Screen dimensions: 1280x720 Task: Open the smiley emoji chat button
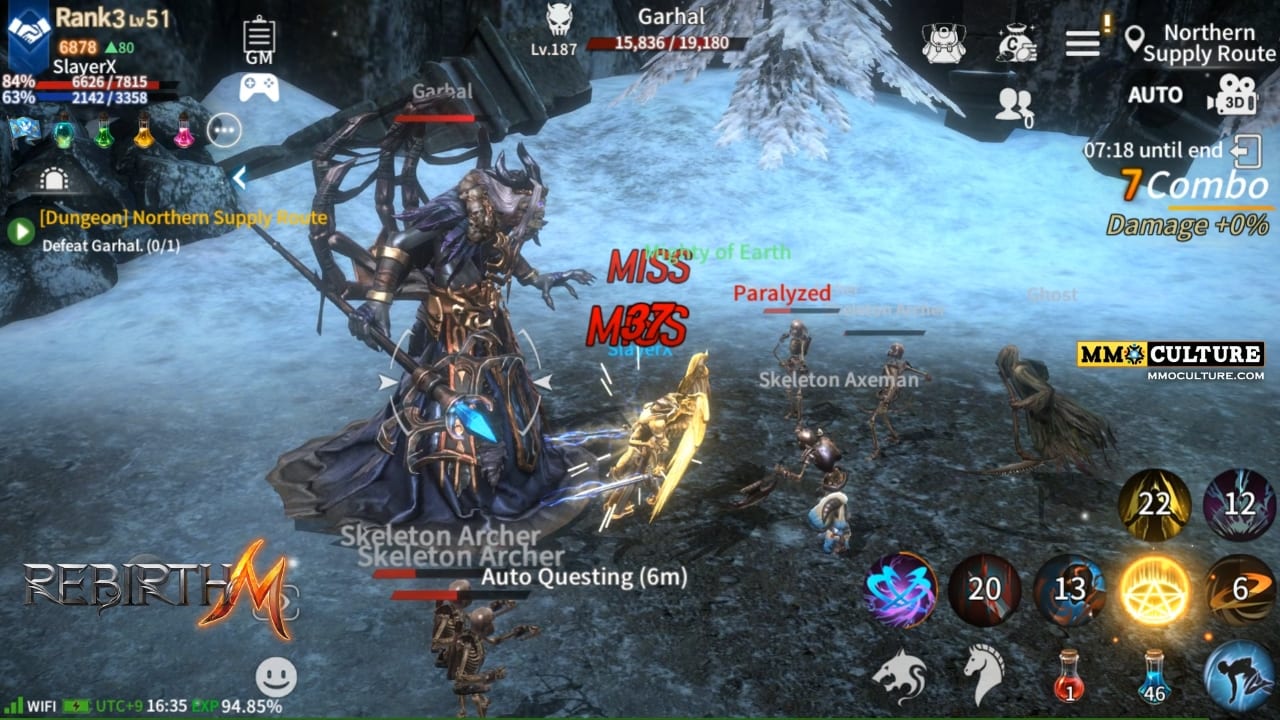[x=276, y=677]
